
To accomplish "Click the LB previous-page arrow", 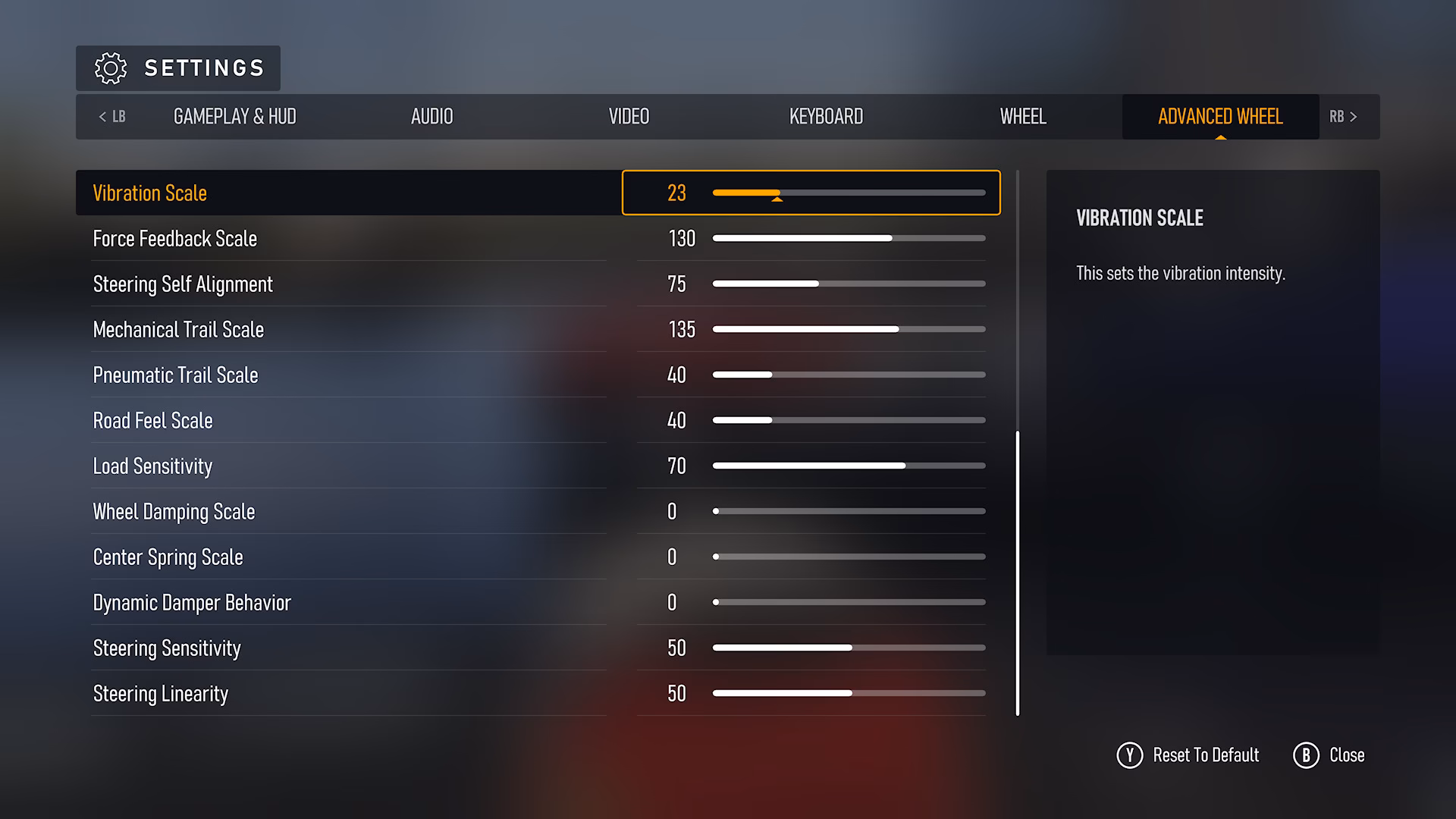I will pos(111,117).
